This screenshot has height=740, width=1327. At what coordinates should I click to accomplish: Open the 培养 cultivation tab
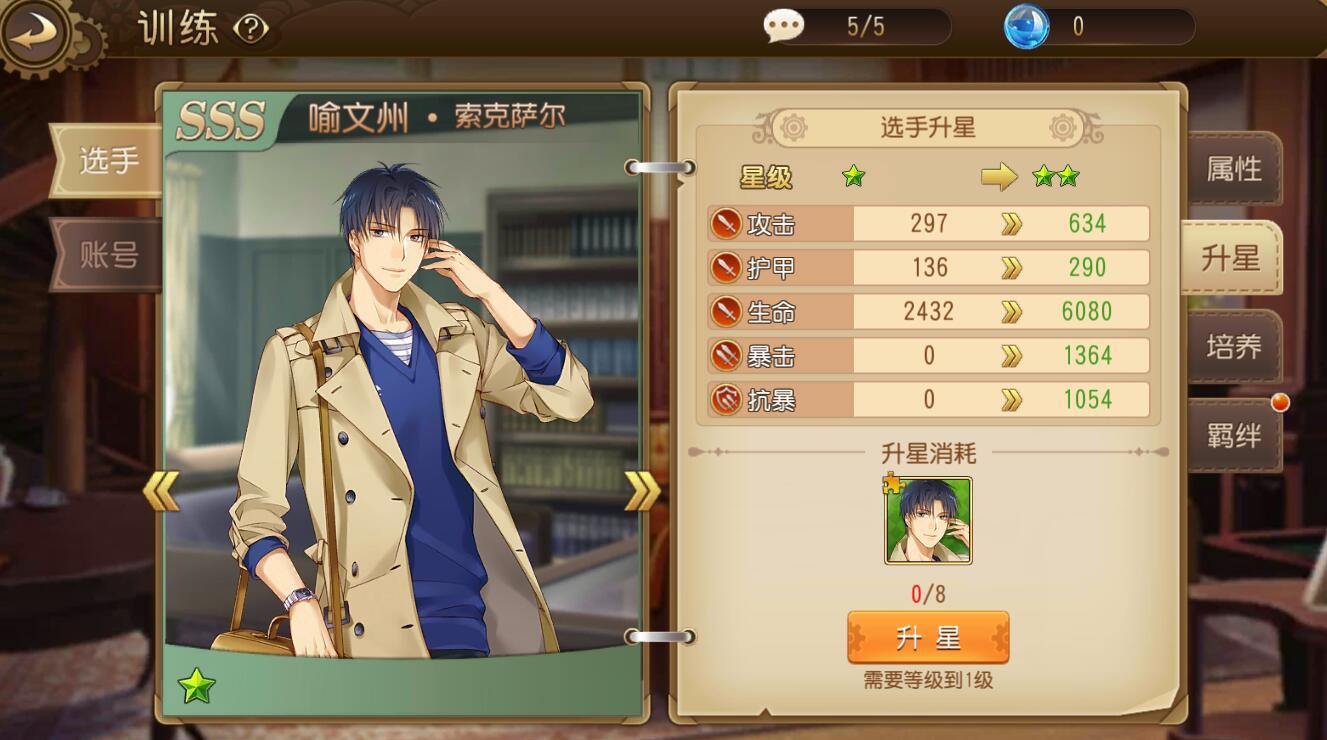click(1233, 347)
